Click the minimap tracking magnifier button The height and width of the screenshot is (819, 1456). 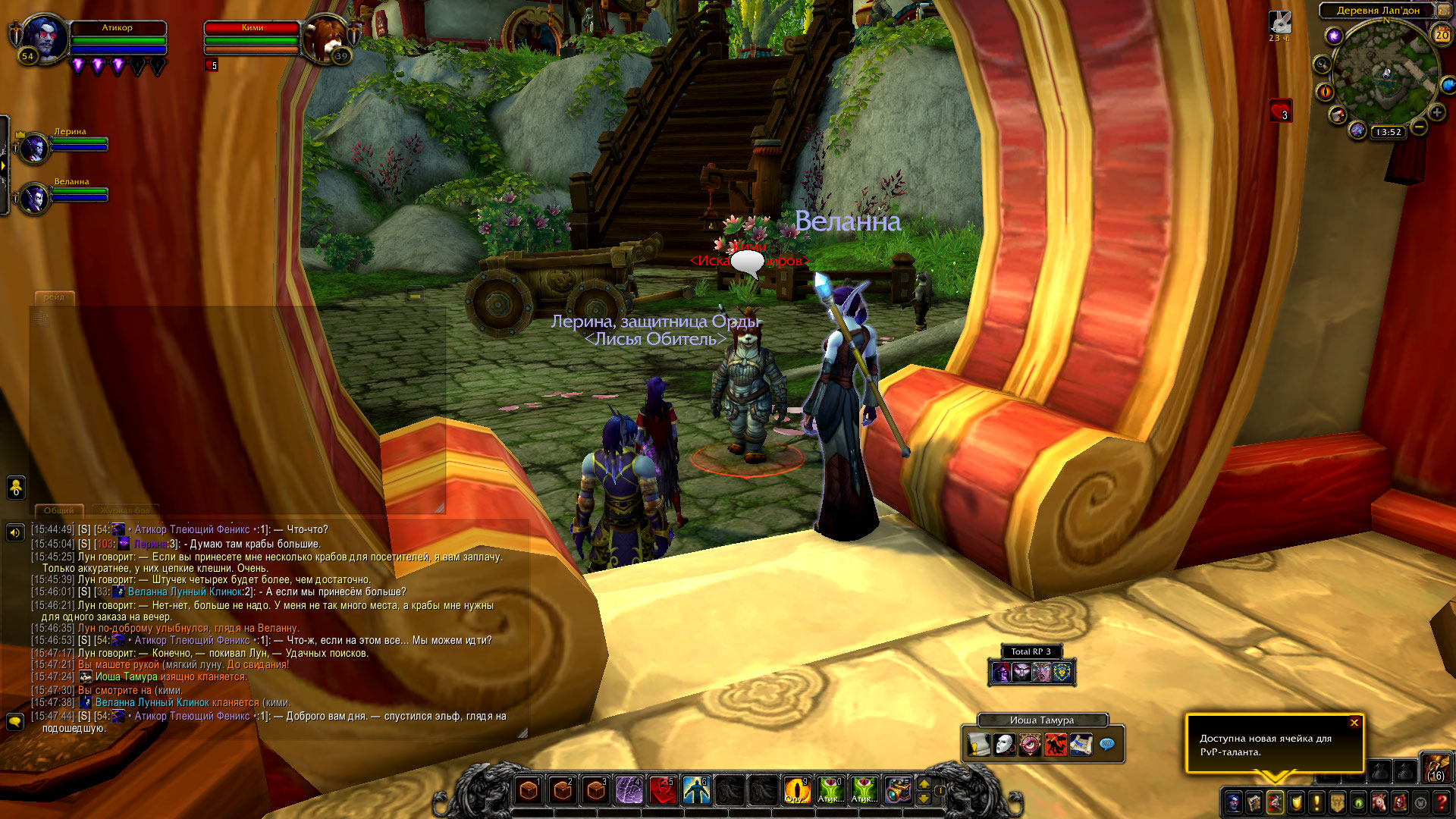click(x=1322, y=64)
